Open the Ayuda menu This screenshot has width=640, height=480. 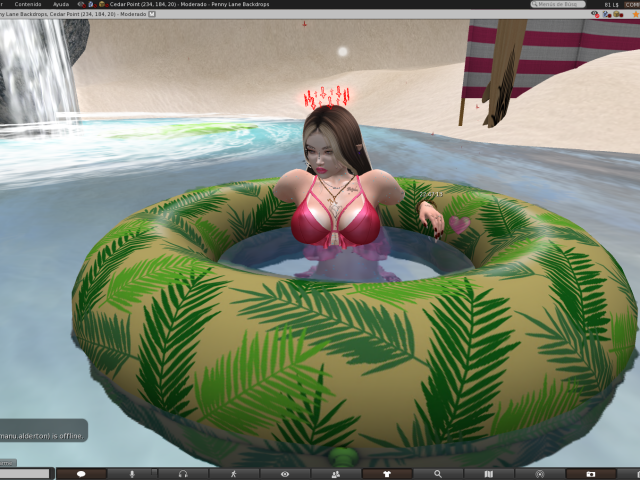coord(61,4)
